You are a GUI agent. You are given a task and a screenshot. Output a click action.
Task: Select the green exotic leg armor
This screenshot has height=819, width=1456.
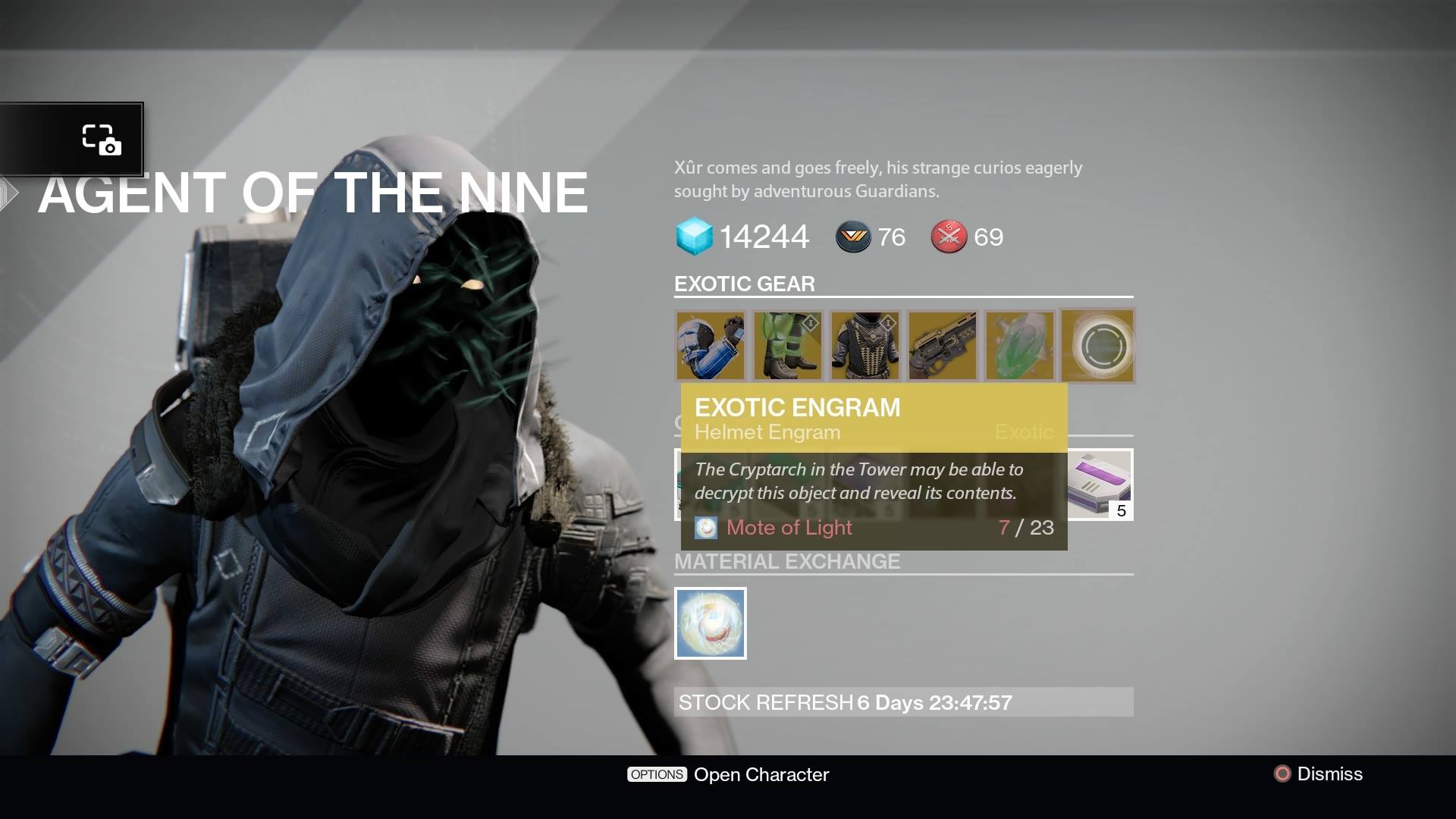click(789, 346)
